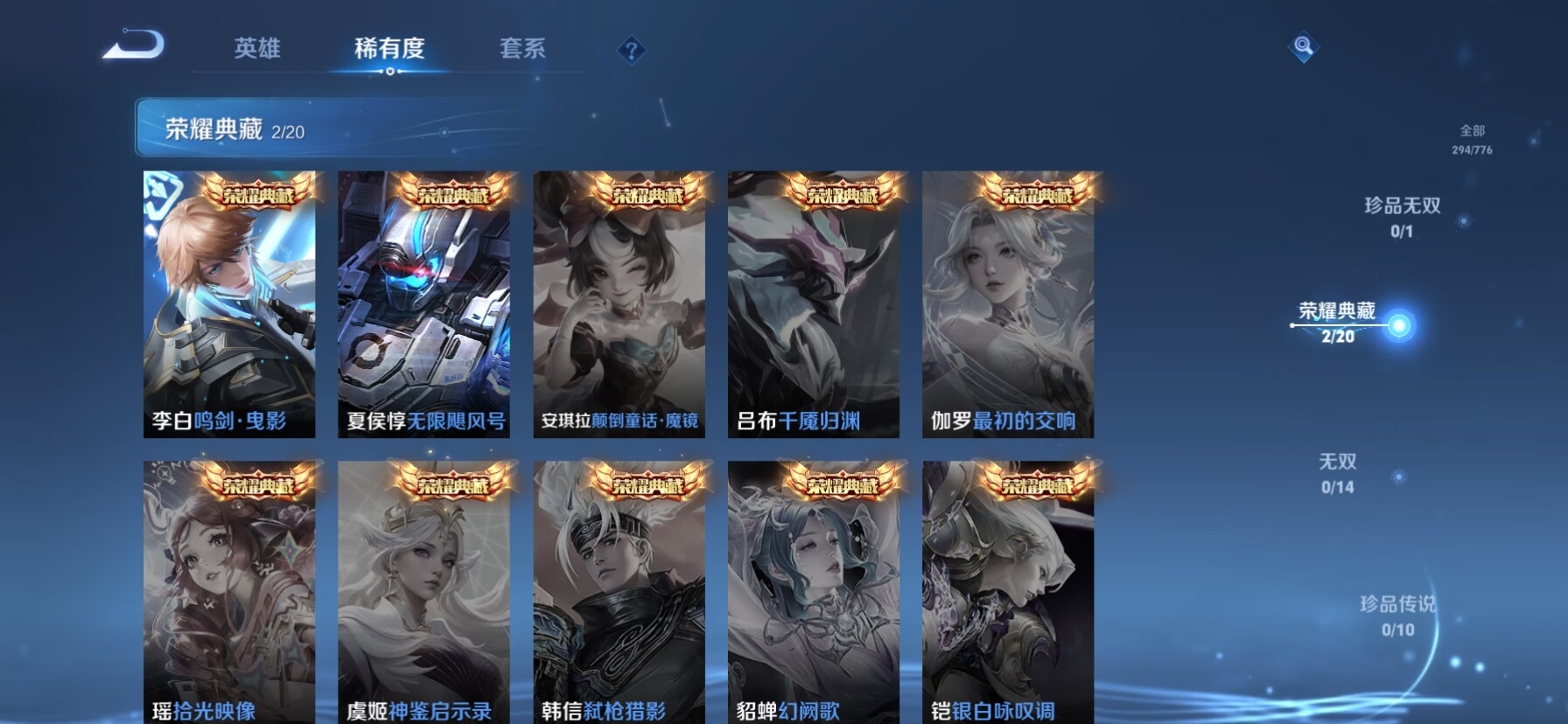Jump to the 珍品传说 rarity category
1568x724 pixels.
point(1397,615)
